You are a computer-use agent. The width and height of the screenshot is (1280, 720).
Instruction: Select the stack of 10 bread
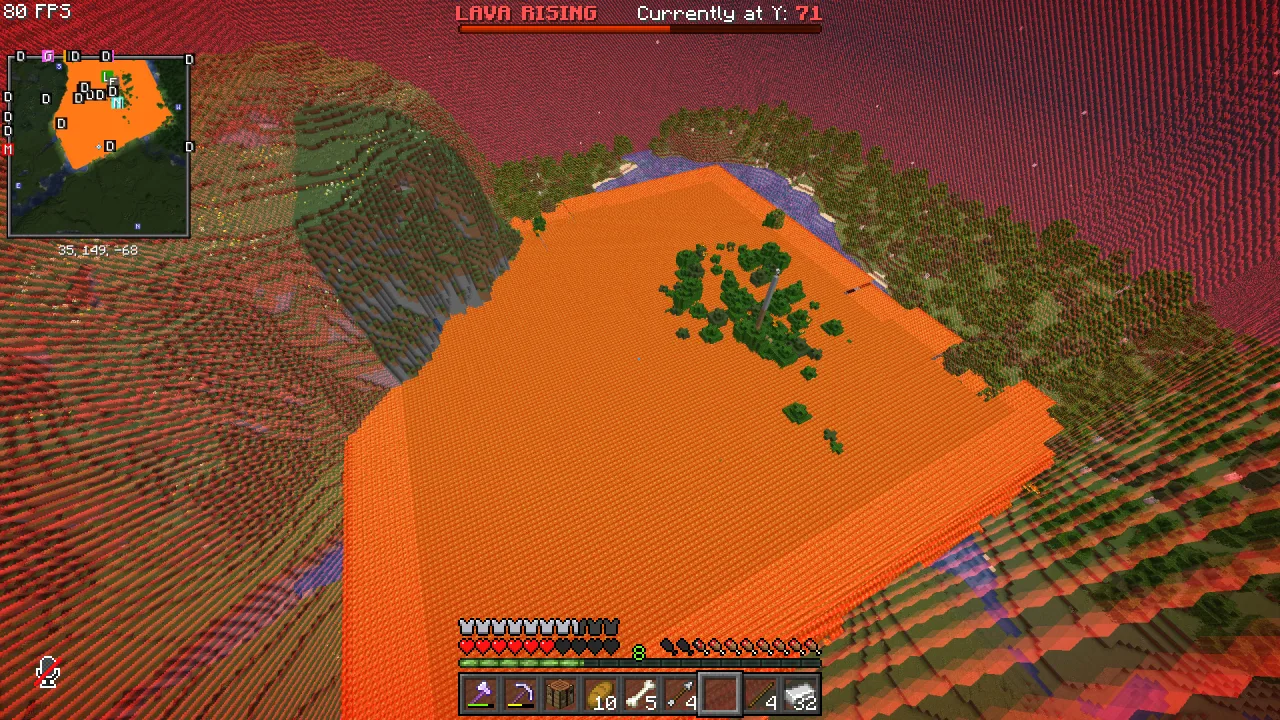click(600, 691)
